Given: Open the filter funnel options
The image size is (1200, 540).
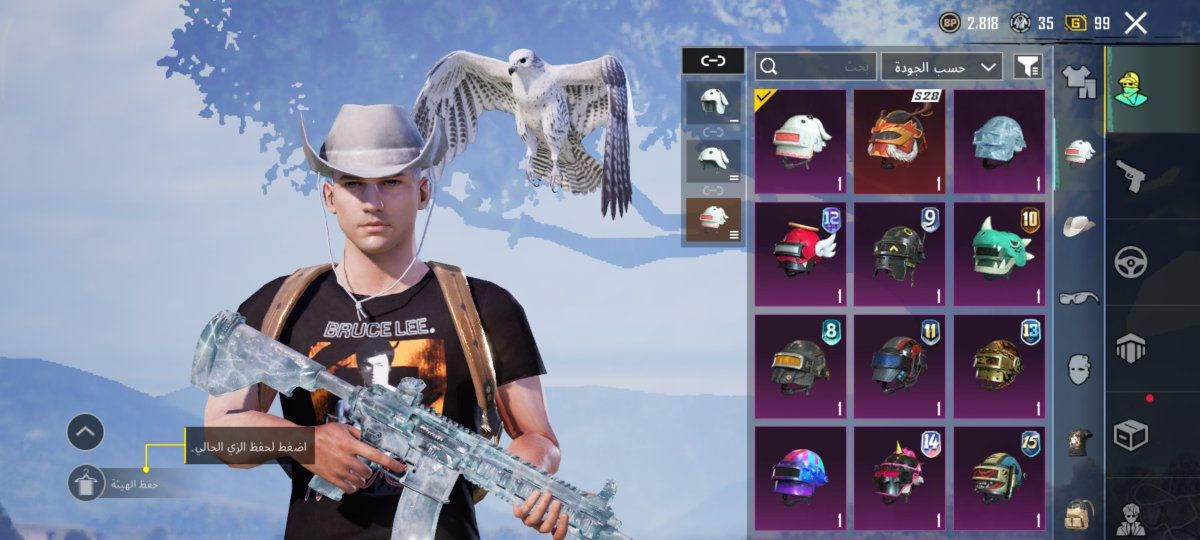Looking at the screenshot, I should [1027, 67].
